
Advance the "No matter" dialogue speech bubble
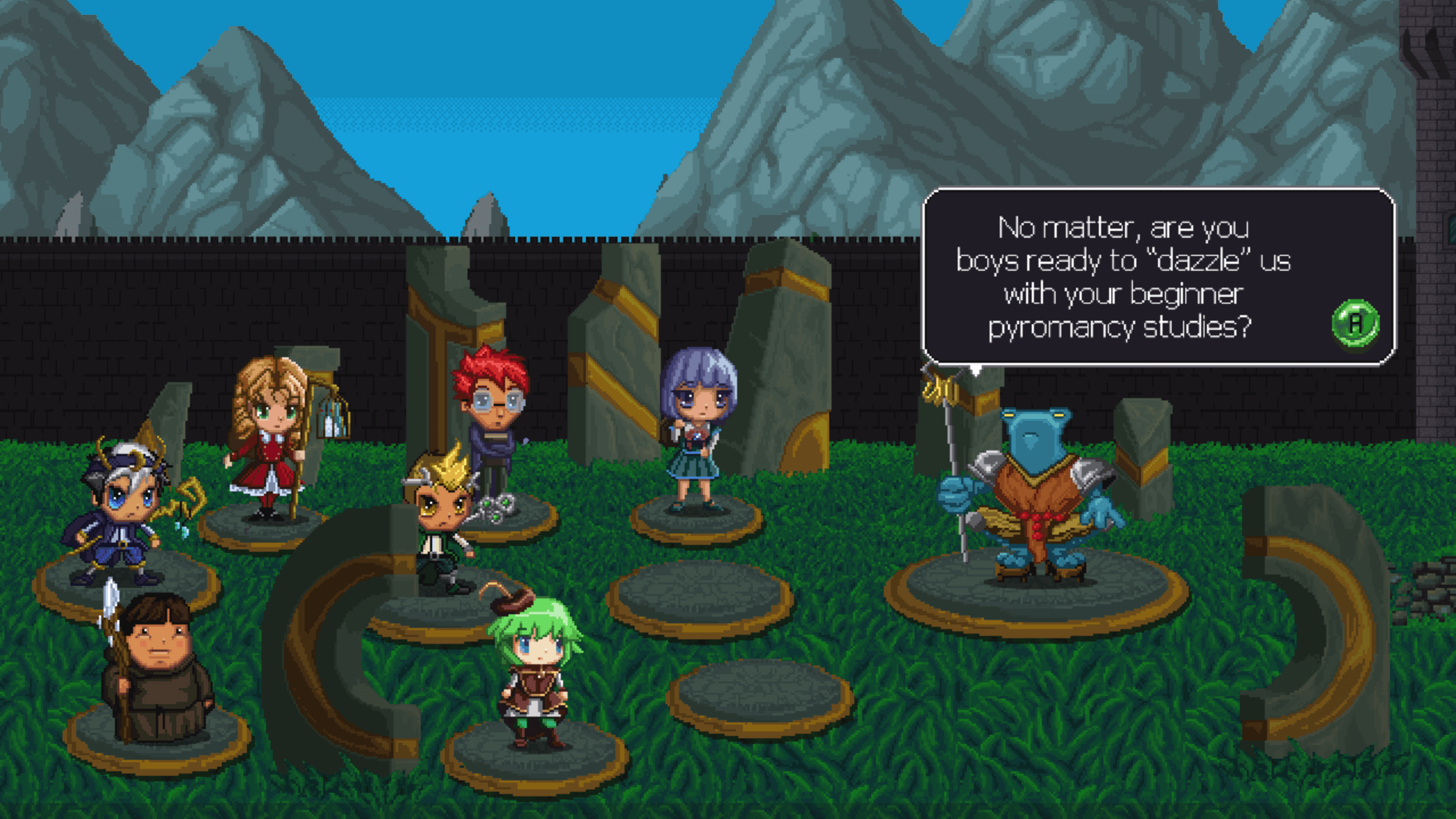click(x=1355, y=322)
